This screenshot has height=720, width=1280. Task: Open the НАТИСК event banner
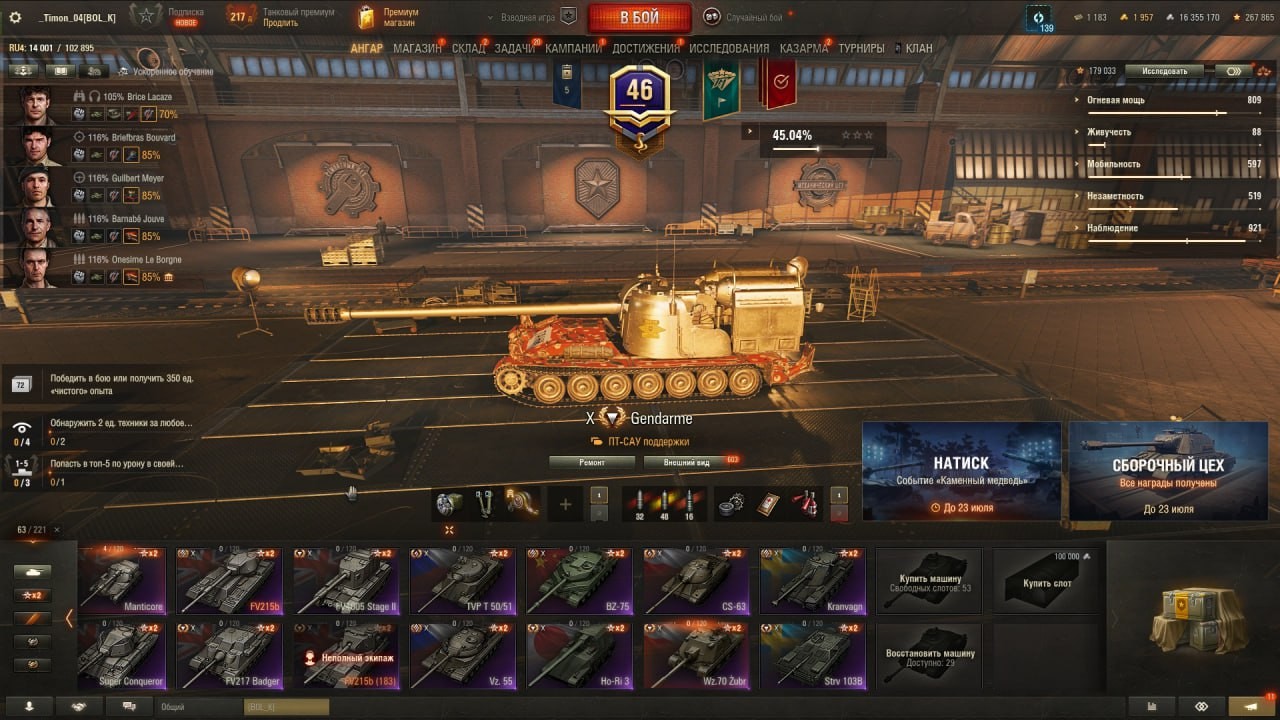click(x=961, y=470)
